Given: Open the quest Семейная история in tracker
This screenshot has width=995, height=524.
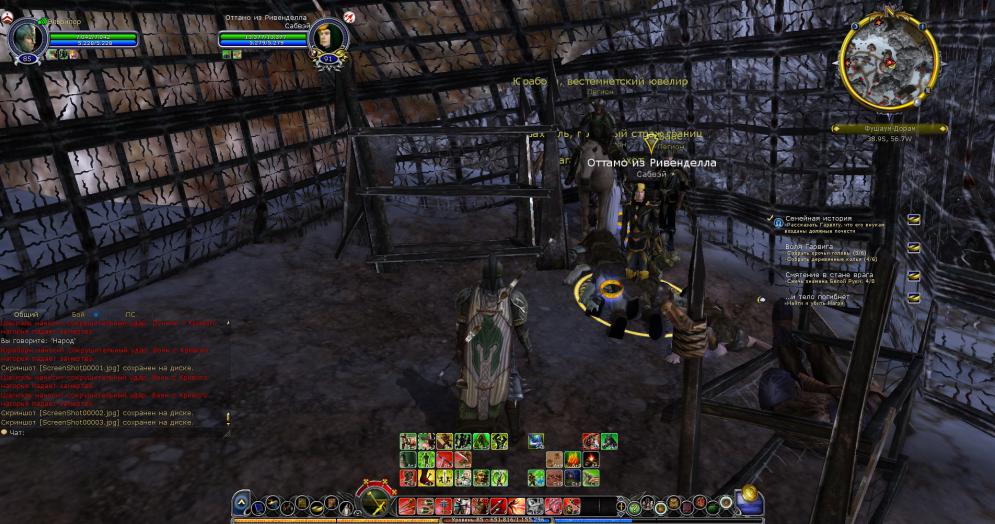Looking at the screenshot, I should [x=819, y=217].
